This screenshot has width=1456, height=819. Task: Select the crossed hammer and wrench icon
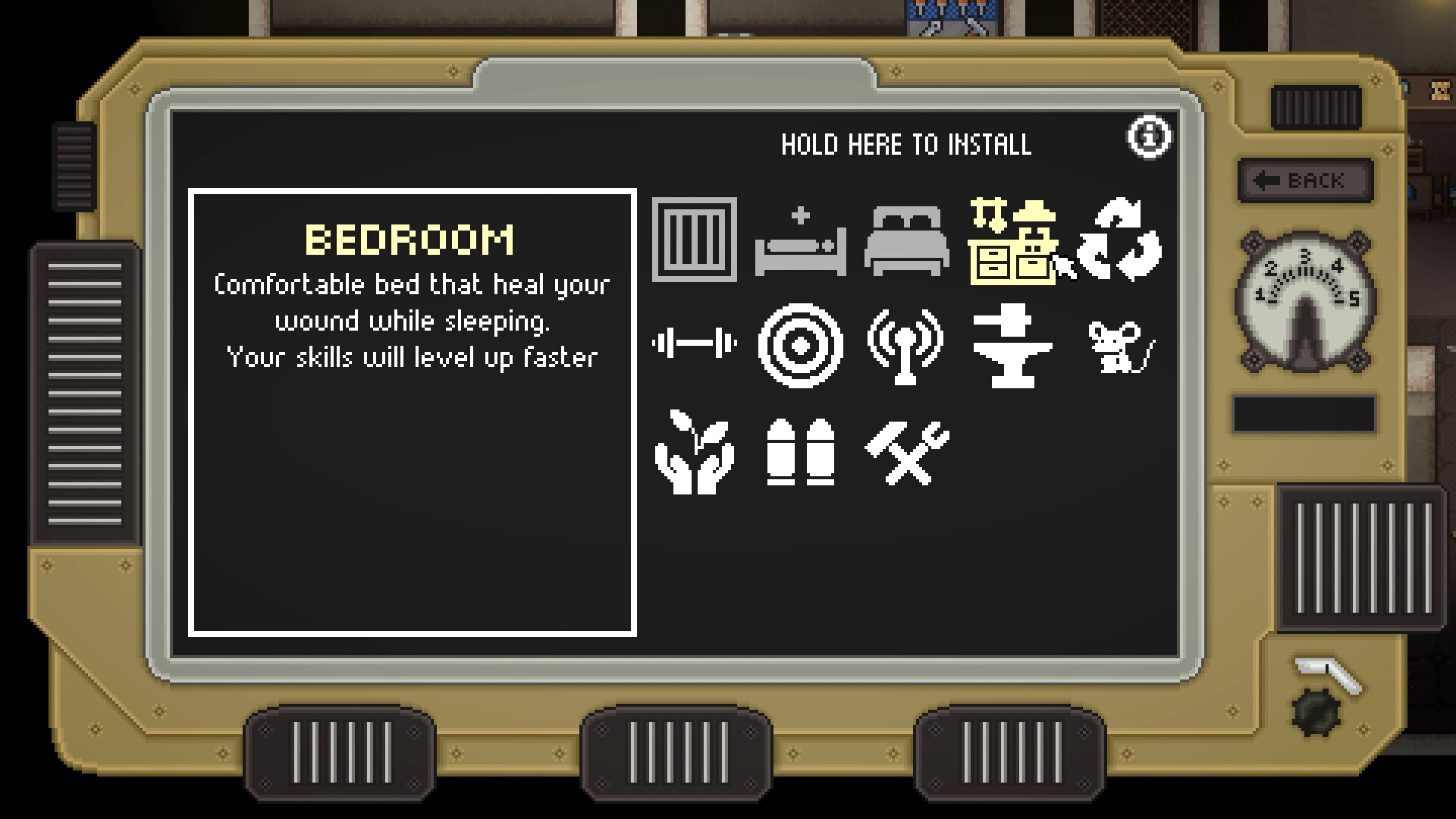click(906, 452)
